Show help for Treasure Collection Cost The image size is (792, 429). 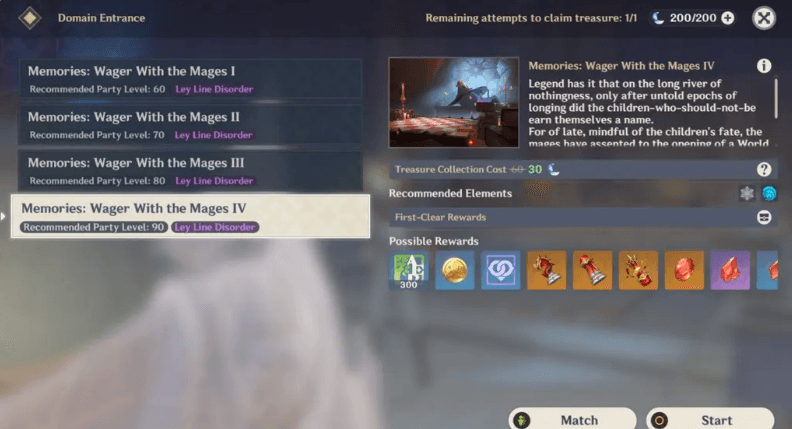764,170
